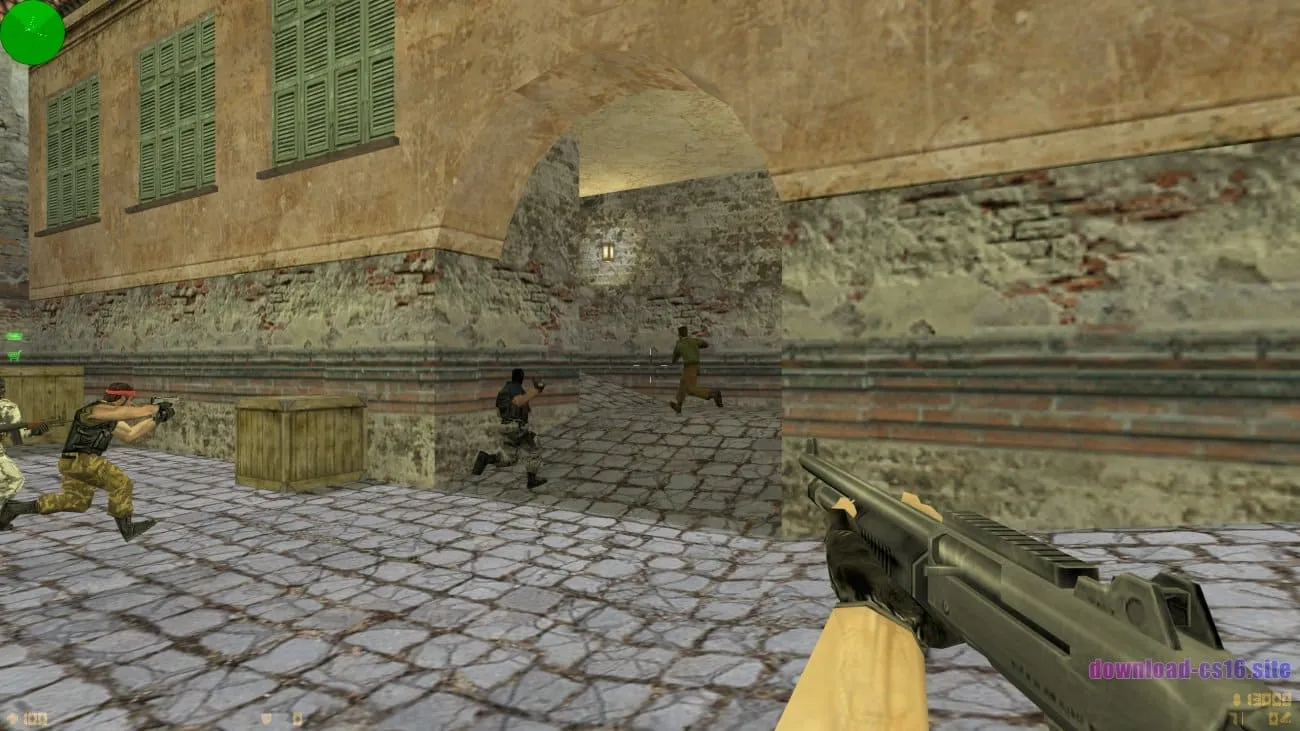
Task: Click the crosshair at screen center
Action: [650, 365]
